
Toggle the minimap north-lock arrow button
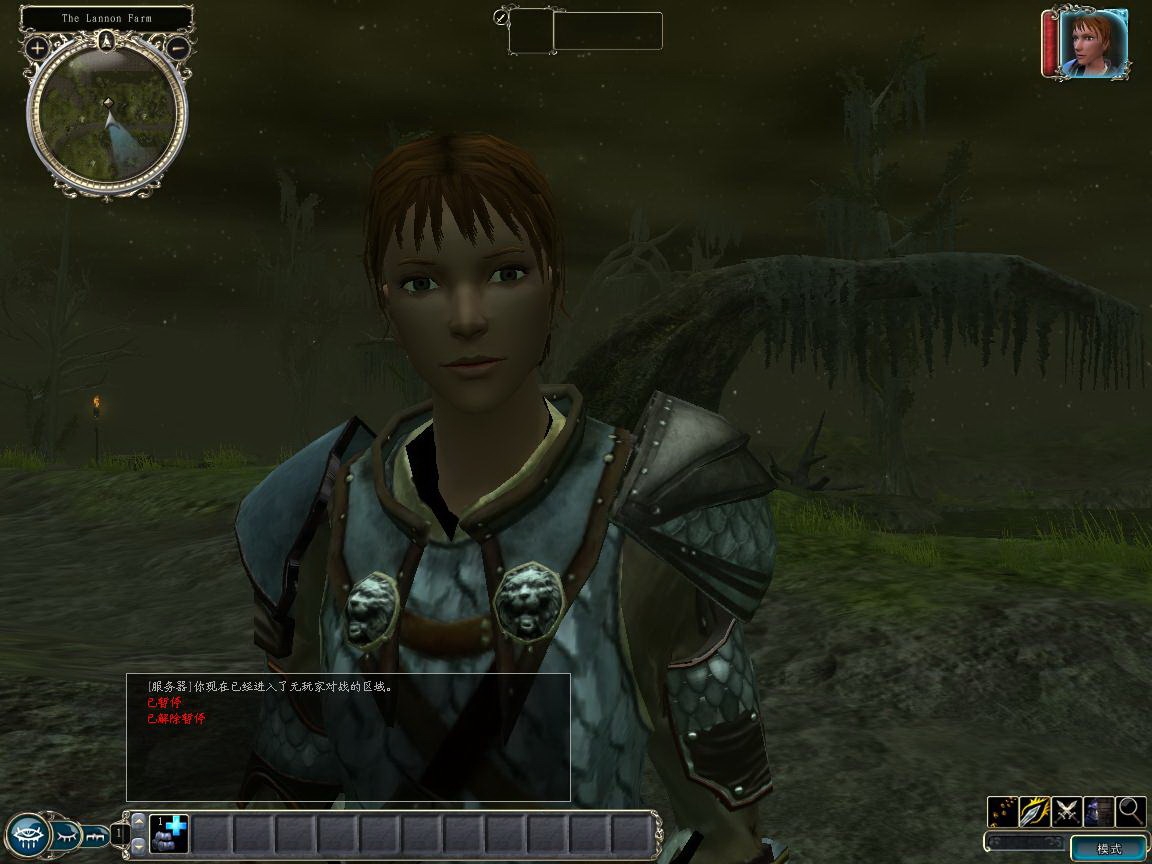(107, 41)
